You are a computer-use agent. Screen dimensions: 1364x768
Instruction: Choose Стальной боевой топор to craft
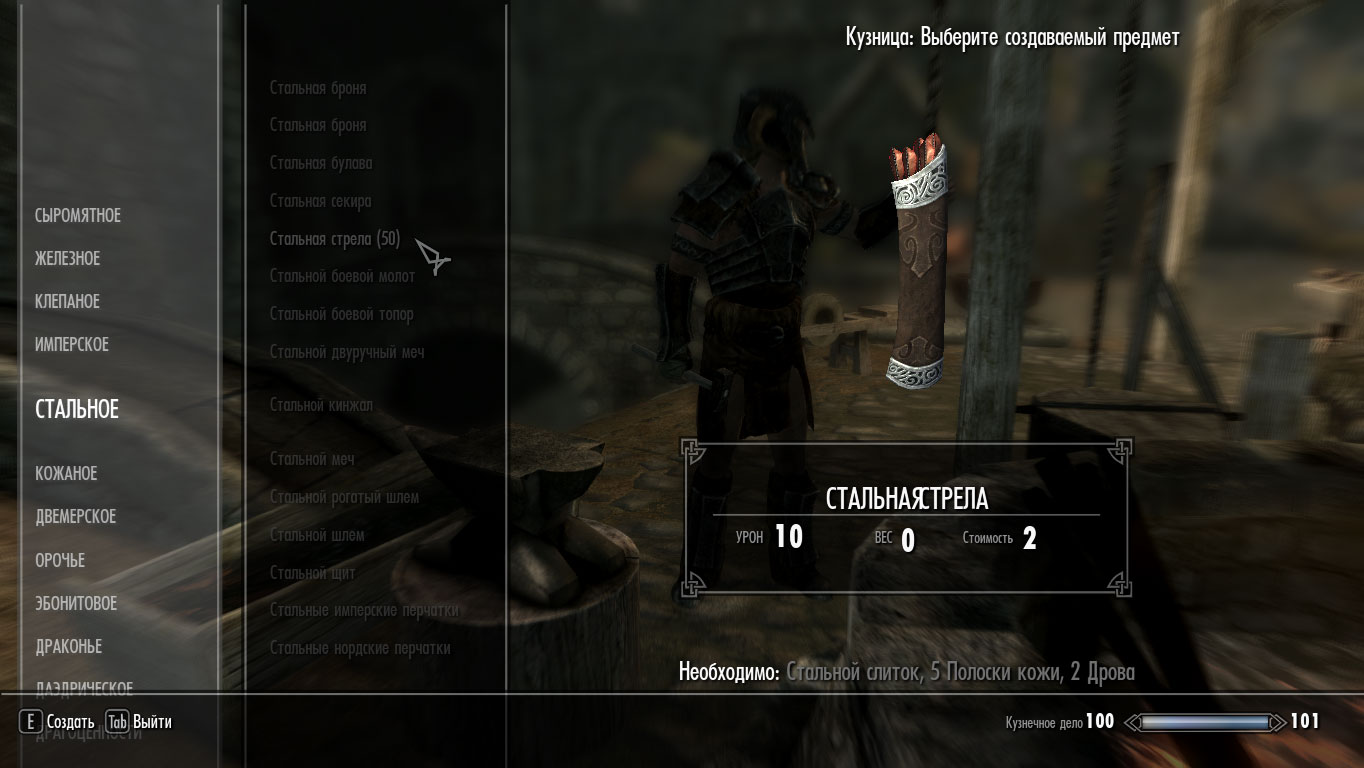(x=341, y=315)
